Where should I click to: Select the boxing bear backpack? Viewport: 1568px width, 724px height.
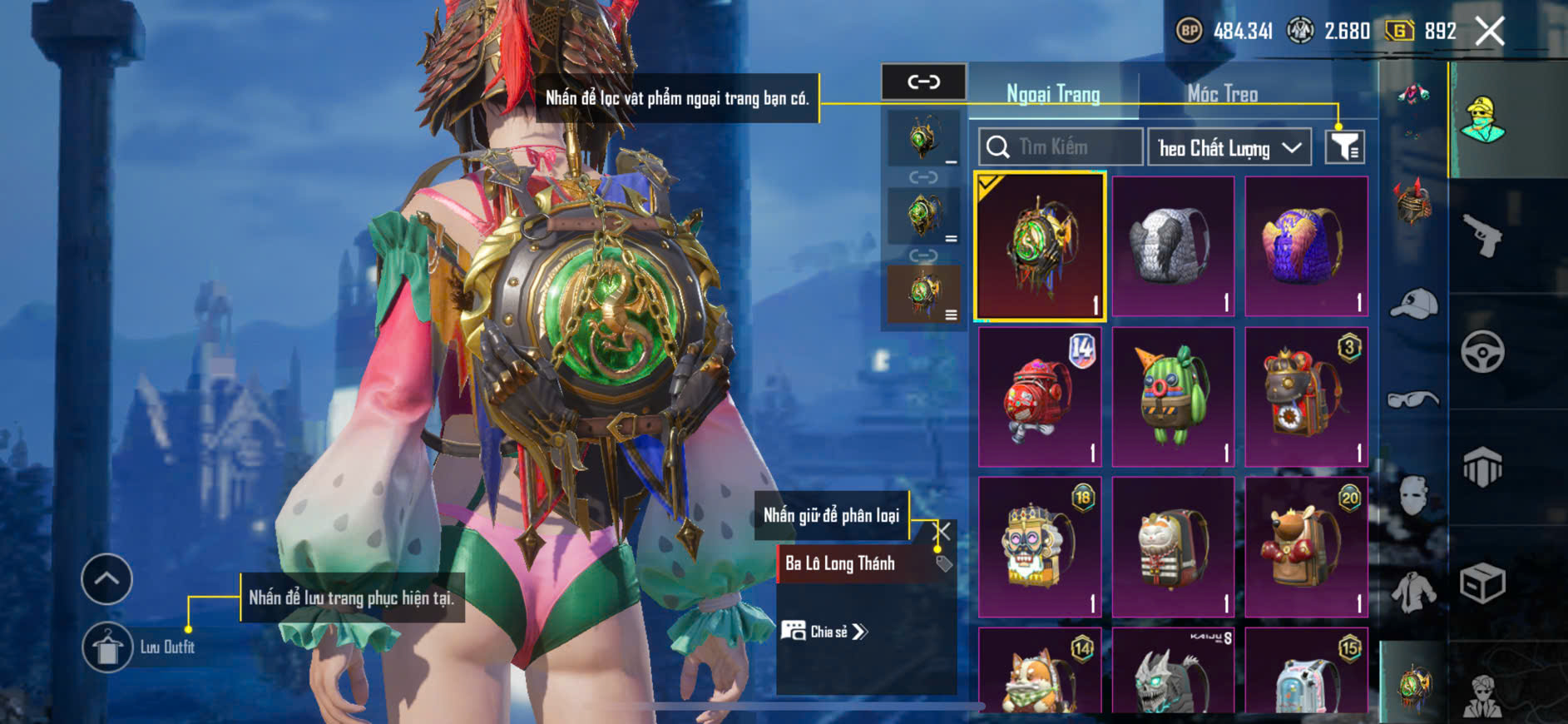point(1306,547)
